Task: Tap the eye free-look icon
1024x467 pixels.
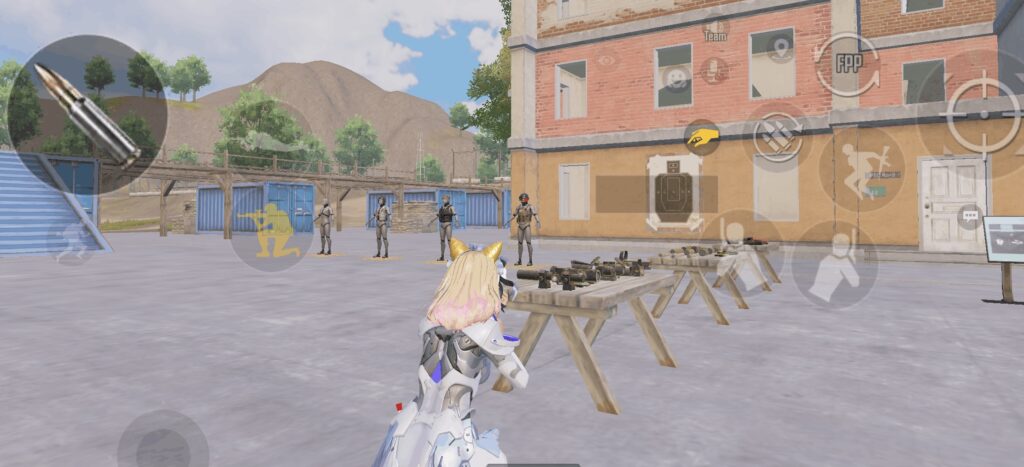Action: 606,60
